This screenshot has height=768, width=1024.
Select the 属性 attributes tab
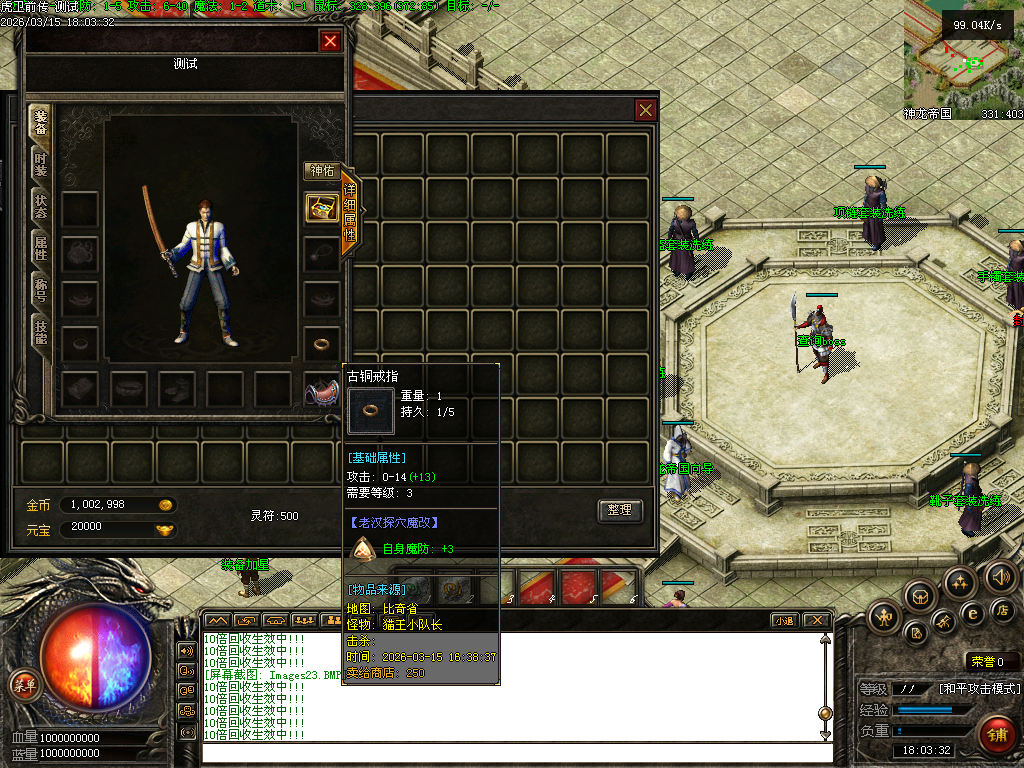[41, 249]
